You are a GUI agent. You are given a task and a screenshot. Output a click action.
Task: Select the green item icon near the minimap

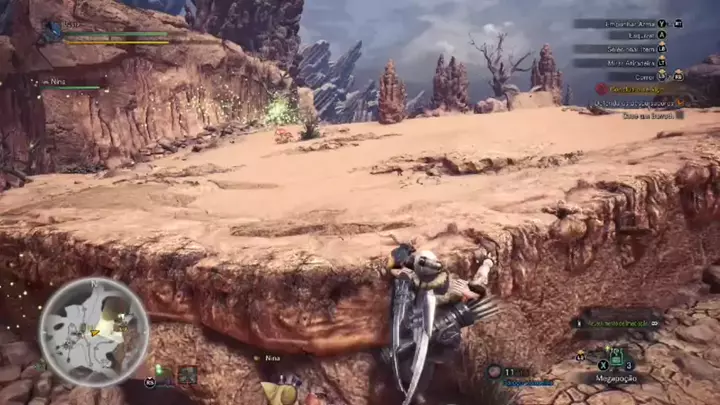158,374
